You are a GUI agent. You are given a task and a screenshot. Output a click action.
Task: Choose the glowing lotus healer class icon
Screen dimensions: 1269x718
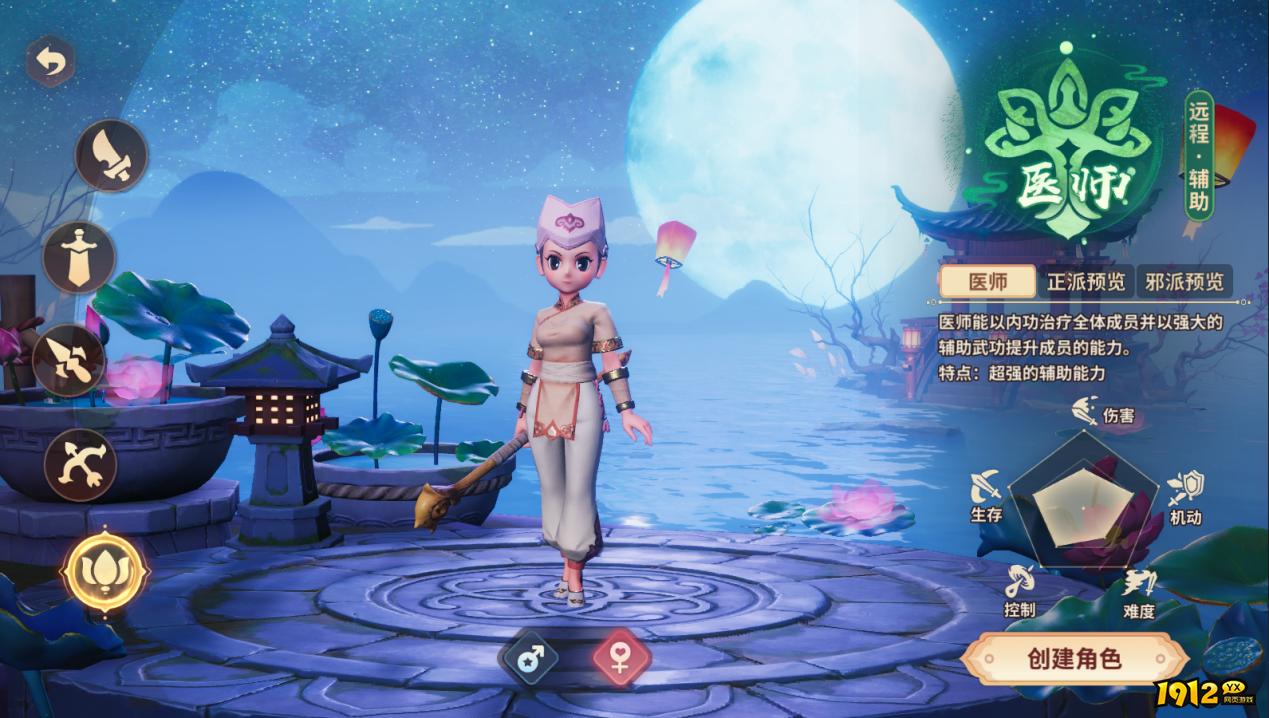coord(105,571)
